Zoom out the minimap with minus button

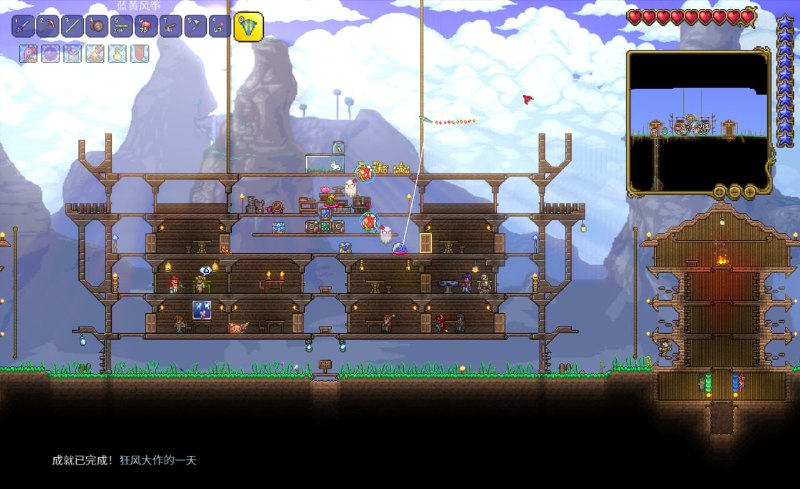734,191
